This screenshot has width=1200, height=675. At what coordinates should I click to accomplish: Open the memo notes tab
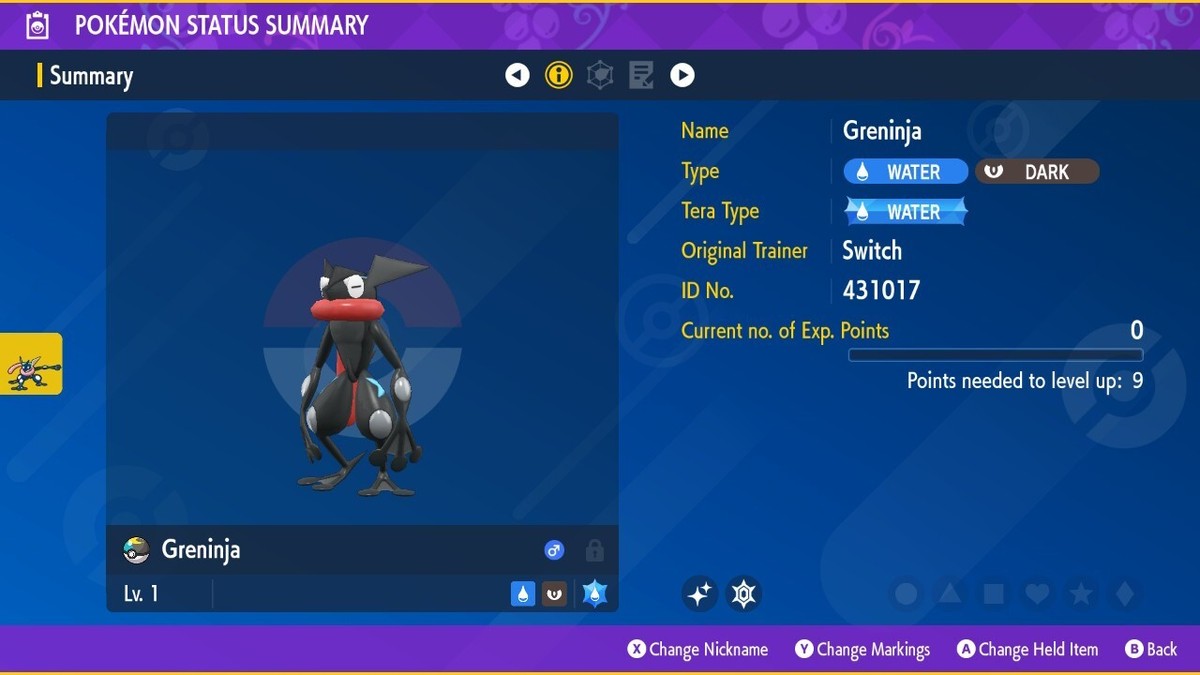click(641, 75)
